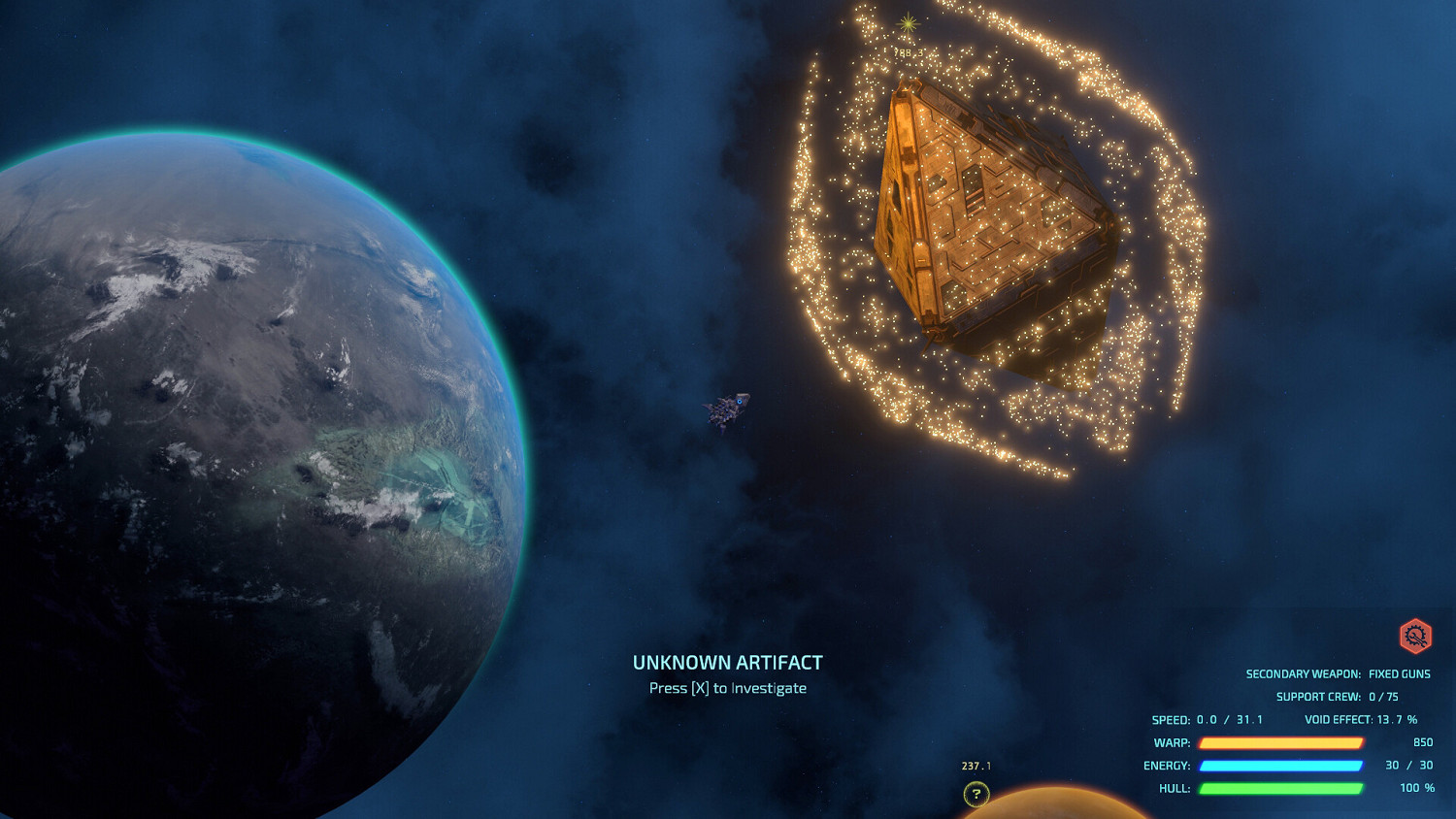Viewport: 1456px width, 819px height.
Task: Click the Press [X] to Investigate prompt
Action: click(728, 688)
